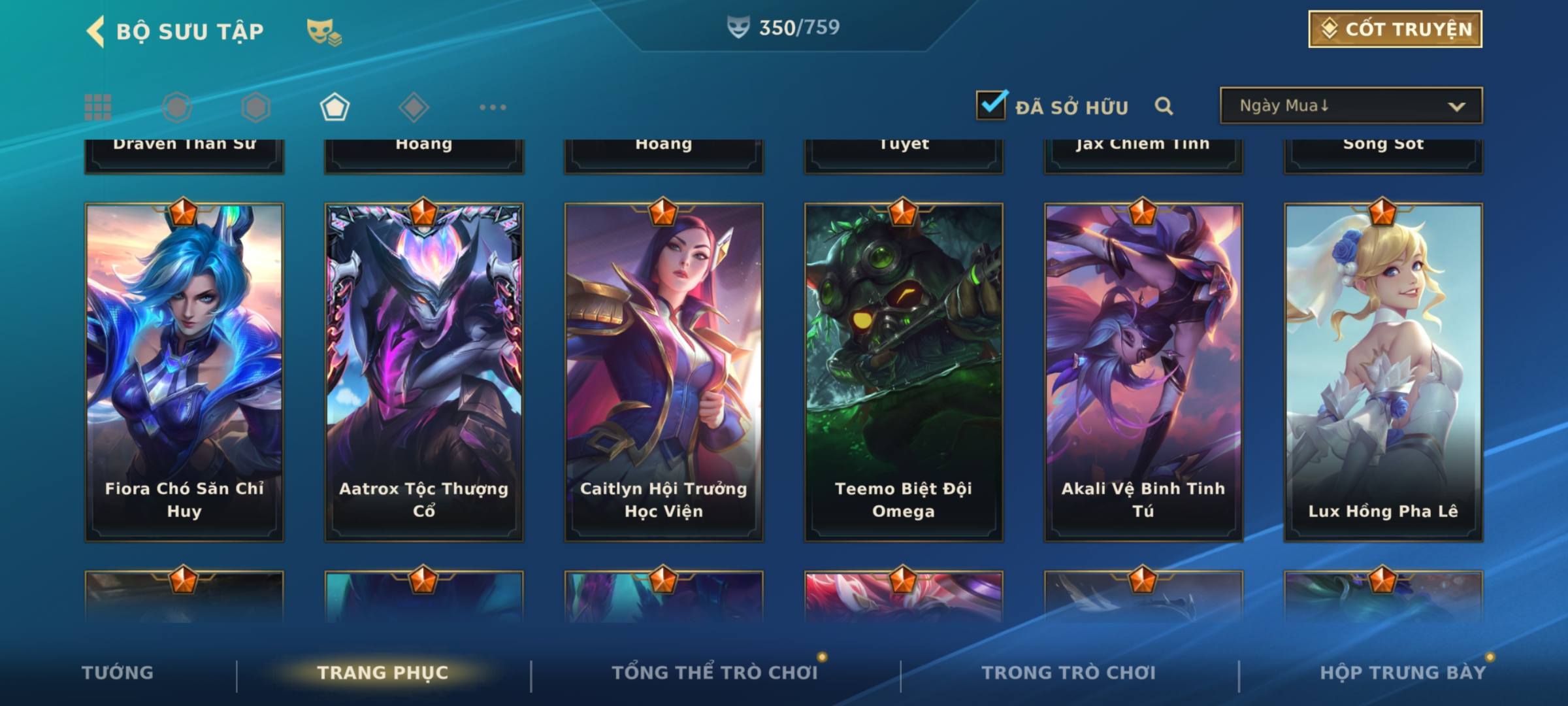The height and width of the screenshot is (706, 1568).
Task: Choose the pentagon rarity filter
Action: pyautogui.click(x=335, y=107)
